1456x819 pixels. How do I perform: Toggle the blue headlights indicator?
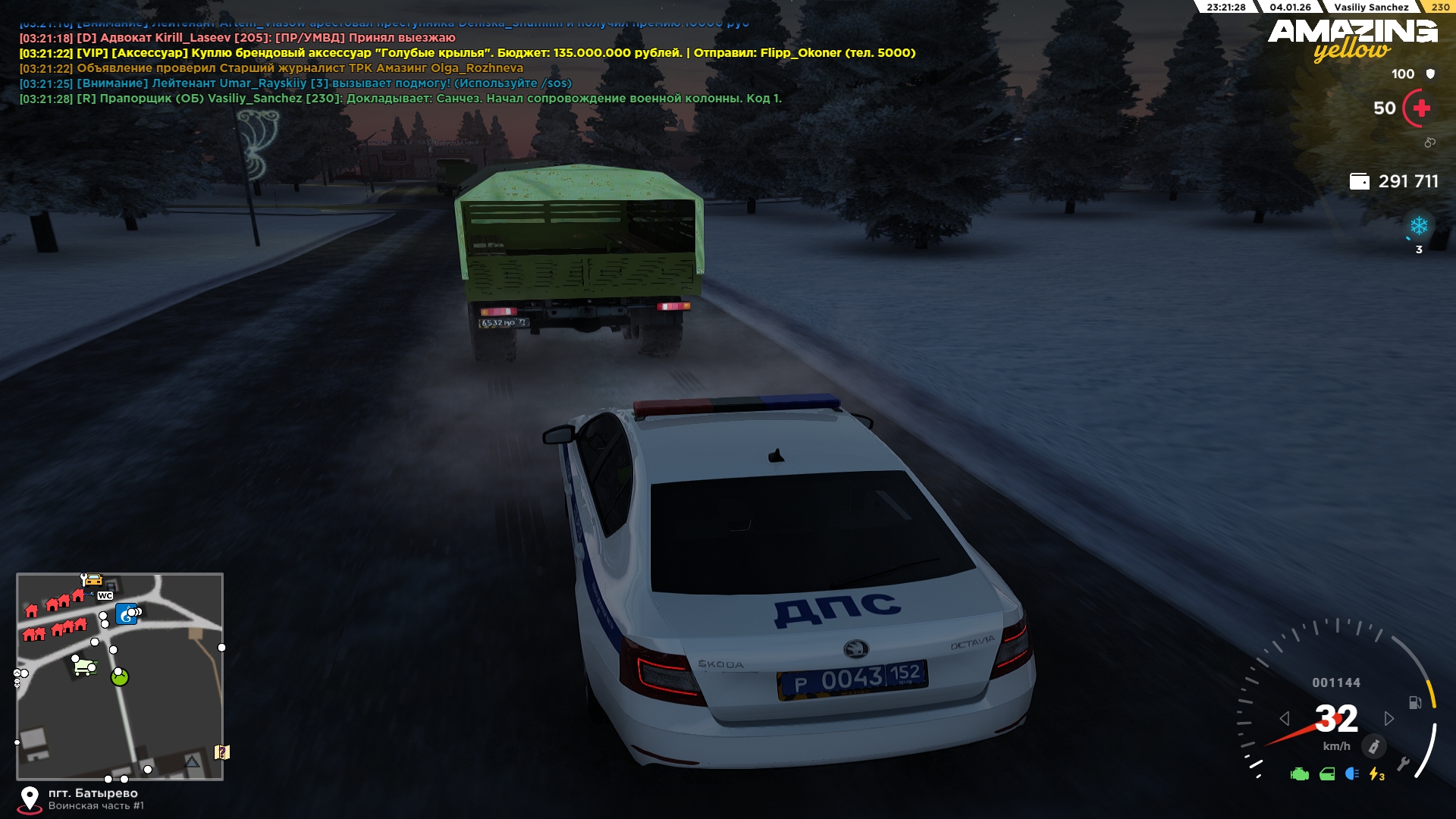coord(1352,773)
